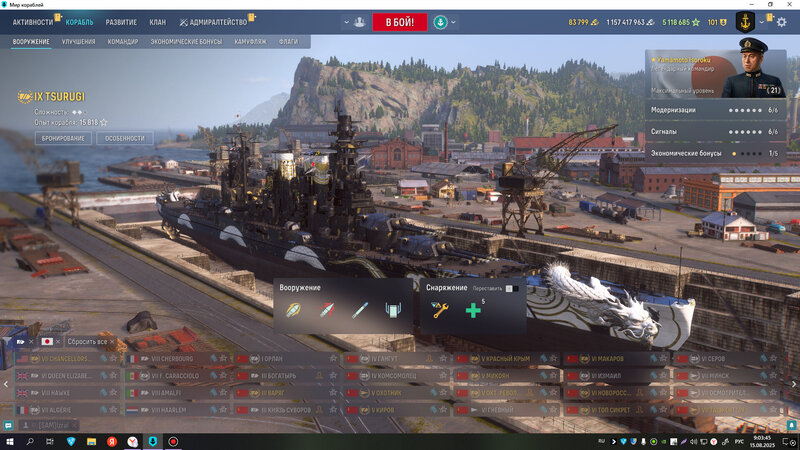Screen dimensions: 800x450
Task: Close the game window
Action: [x=790, y=4]
